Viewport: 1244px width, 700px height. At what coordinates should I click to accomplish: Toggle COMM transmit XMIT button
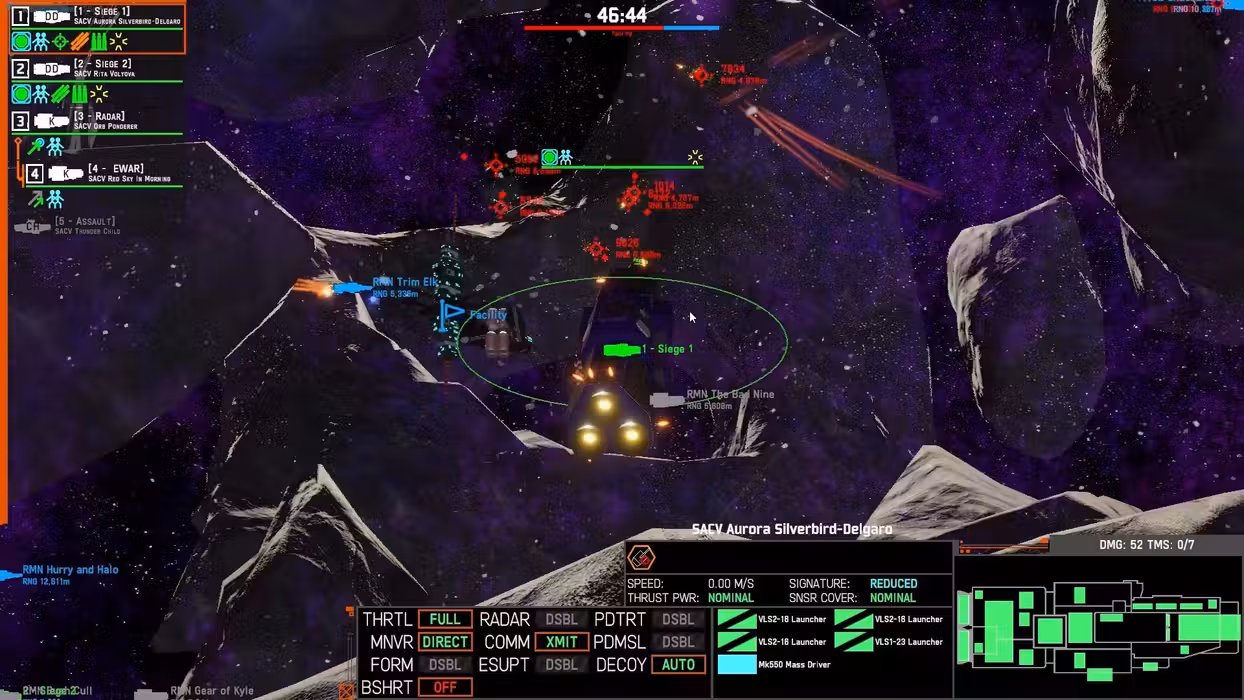coord(561,642)
